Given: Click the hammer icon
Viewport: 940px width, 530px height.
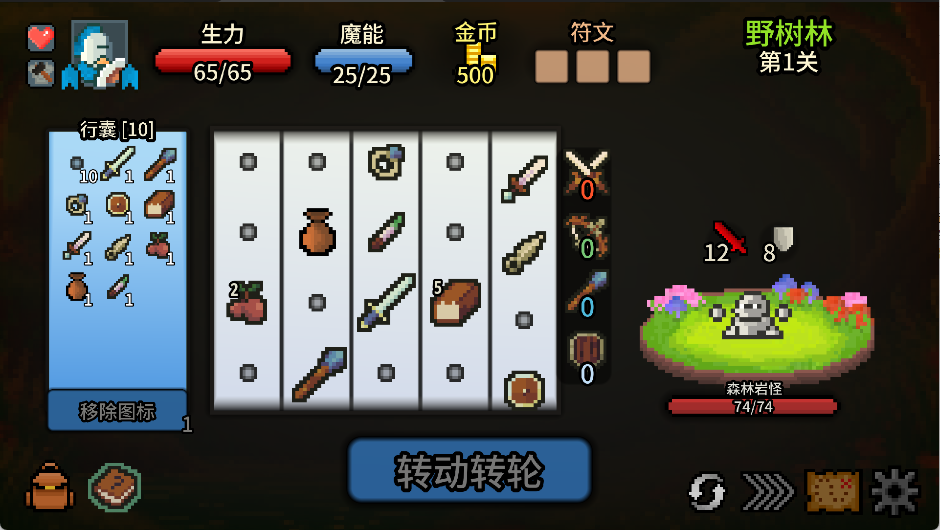Looking at the screenshot, I should [x=40, y=72].
